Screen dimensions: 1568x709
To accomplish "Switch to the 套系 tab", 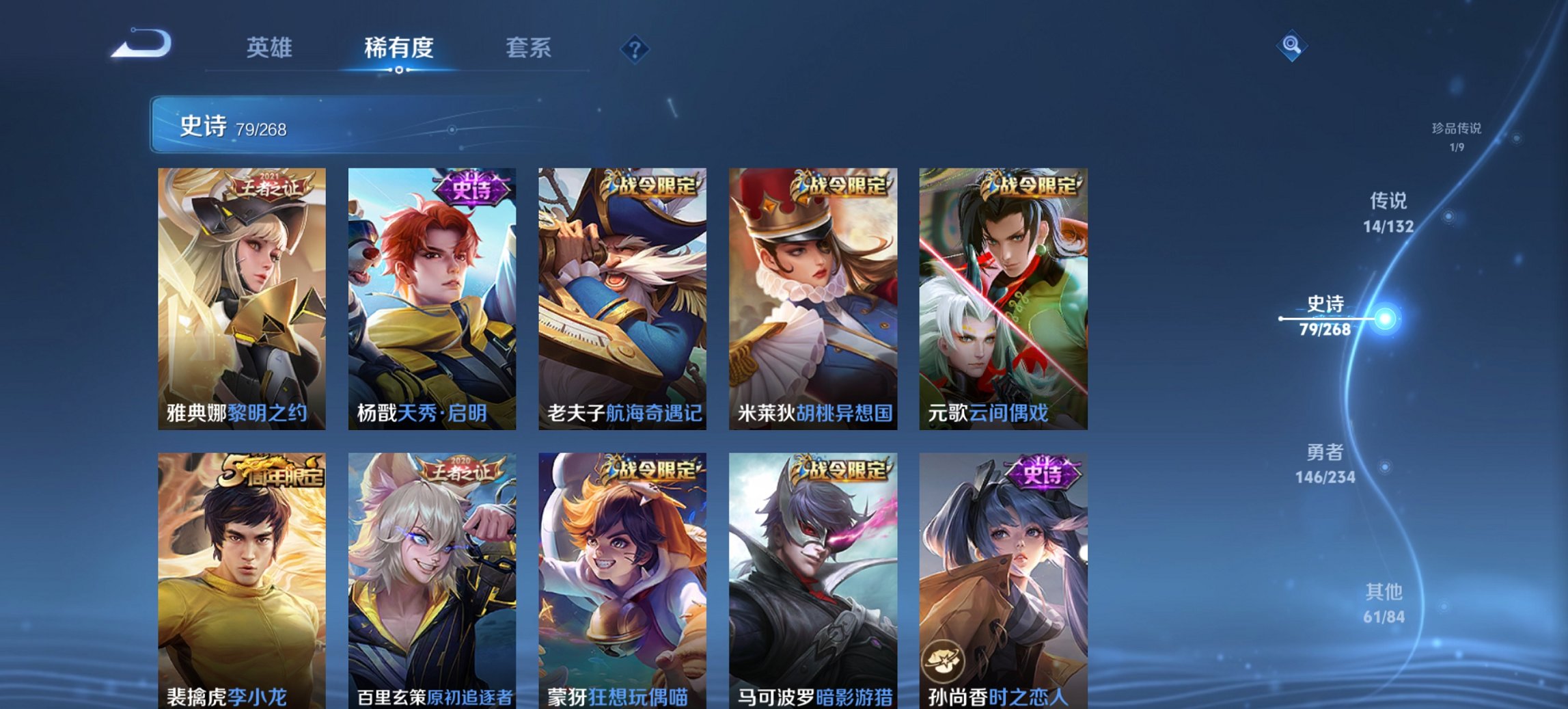I will 529,48.
